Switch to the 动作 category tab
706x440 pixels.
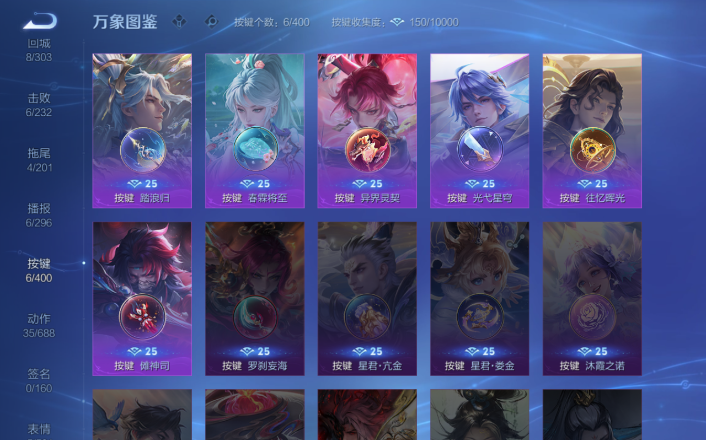[39, 325]
